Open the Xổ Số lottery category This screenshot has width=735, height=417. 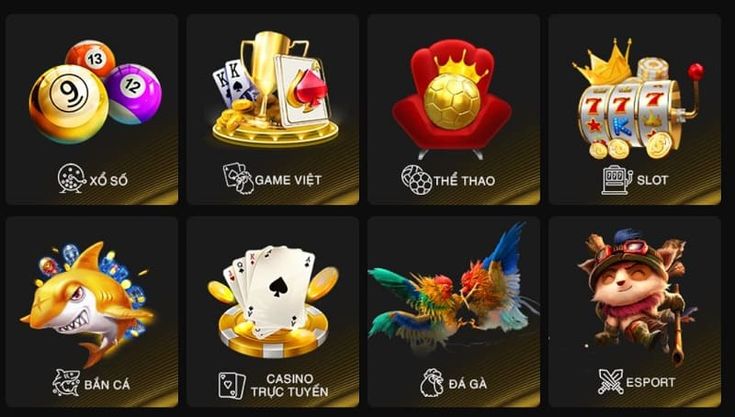click(92, 108)
